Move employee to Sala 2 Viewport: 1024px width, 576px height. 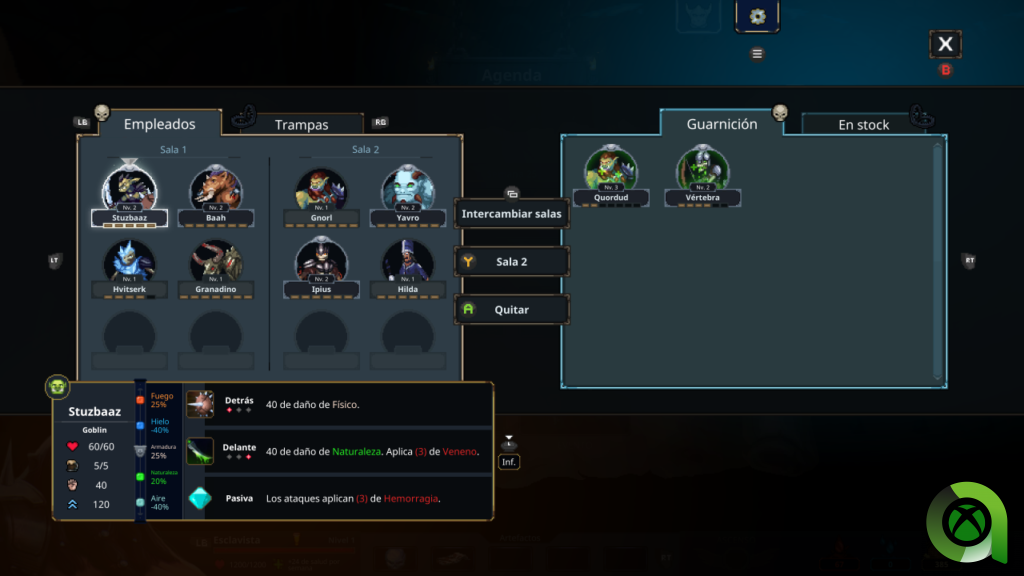coord(511,262)
